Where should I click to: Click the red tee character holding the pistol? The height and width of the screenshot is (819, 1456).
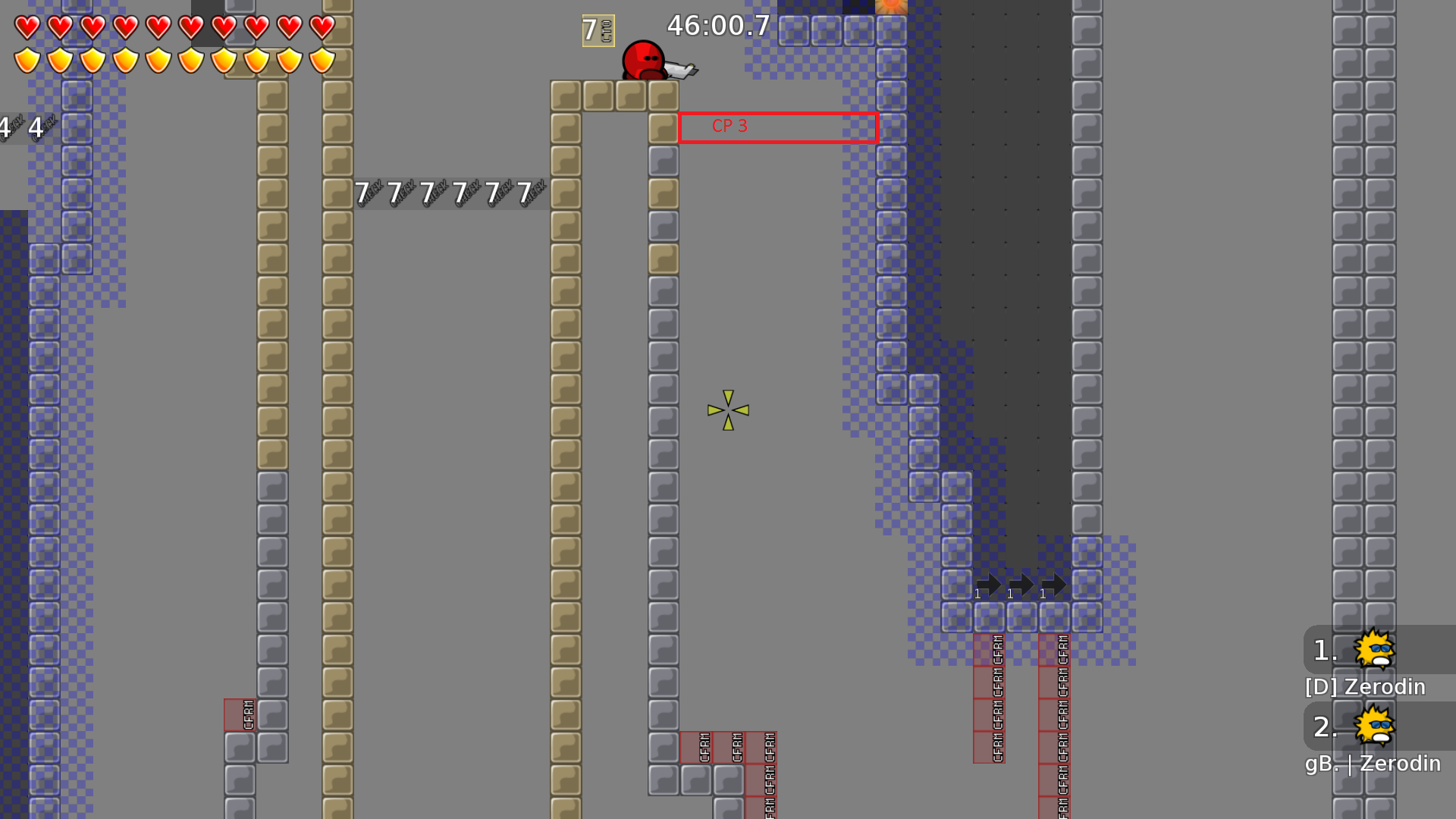[x=644, y=61]
